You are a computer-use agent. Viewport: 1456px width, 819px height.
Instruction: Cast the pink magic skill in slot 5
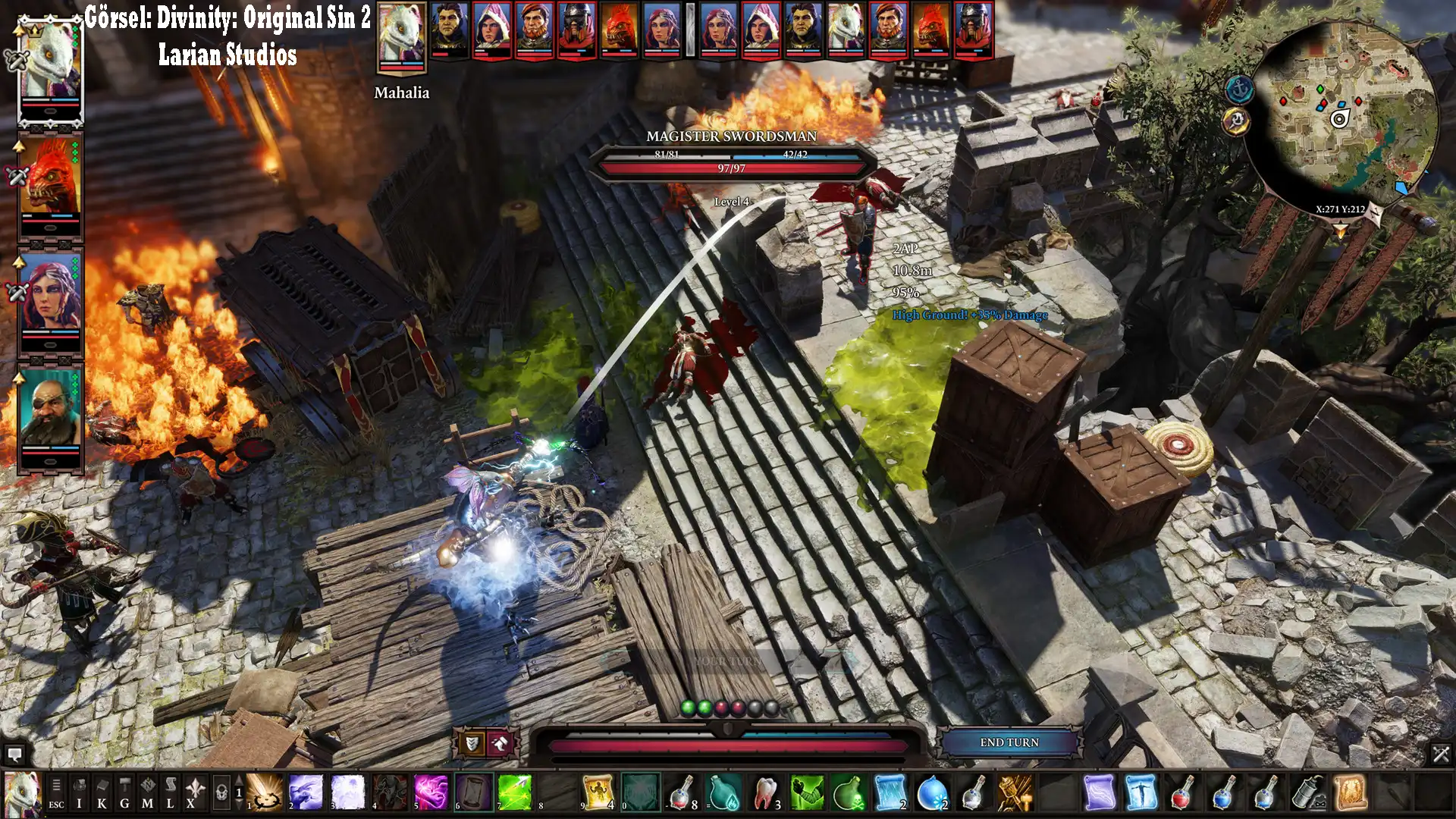click(431, 792)
